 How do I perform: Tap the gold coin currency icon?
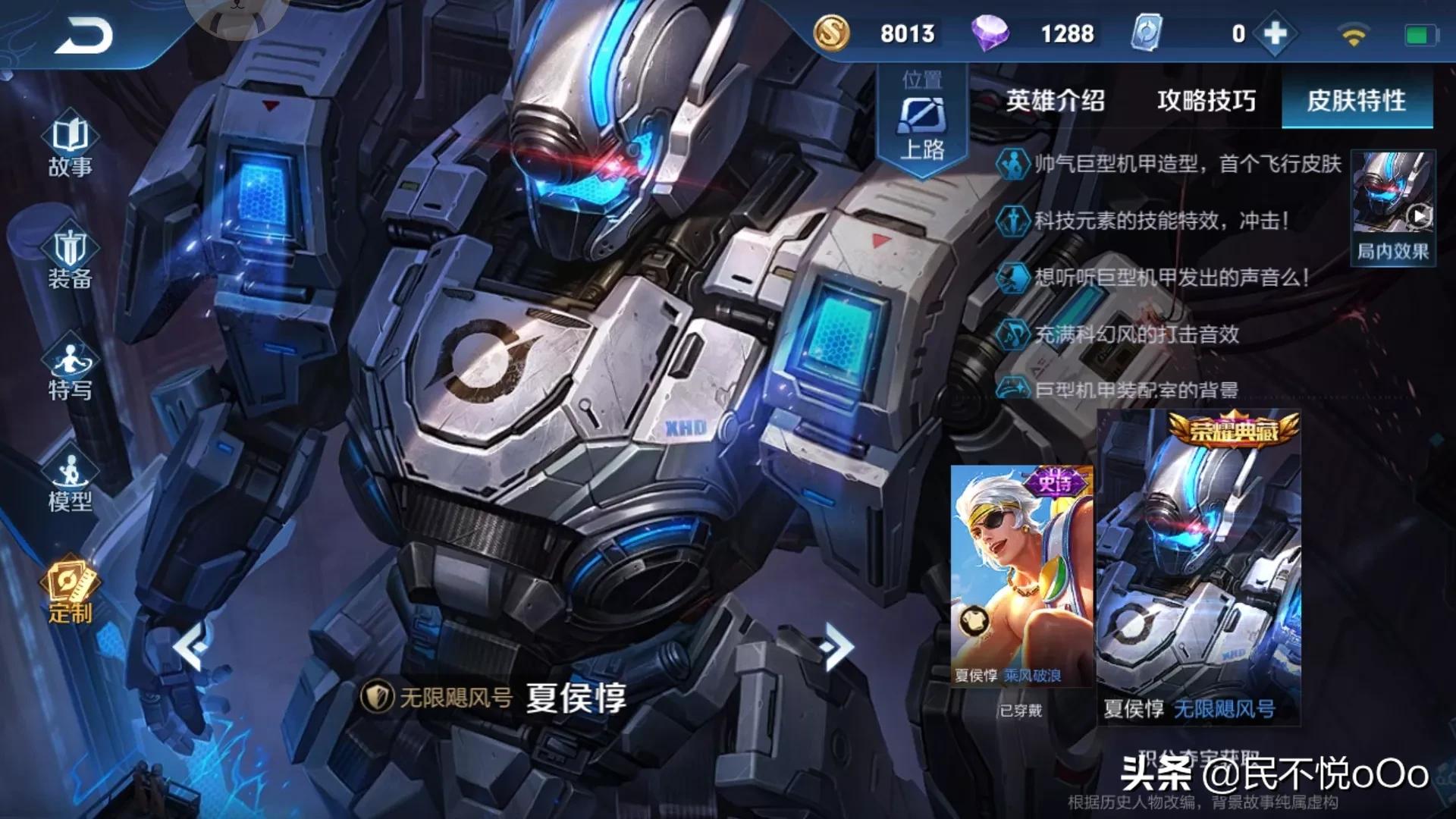(x=831, y=33)
